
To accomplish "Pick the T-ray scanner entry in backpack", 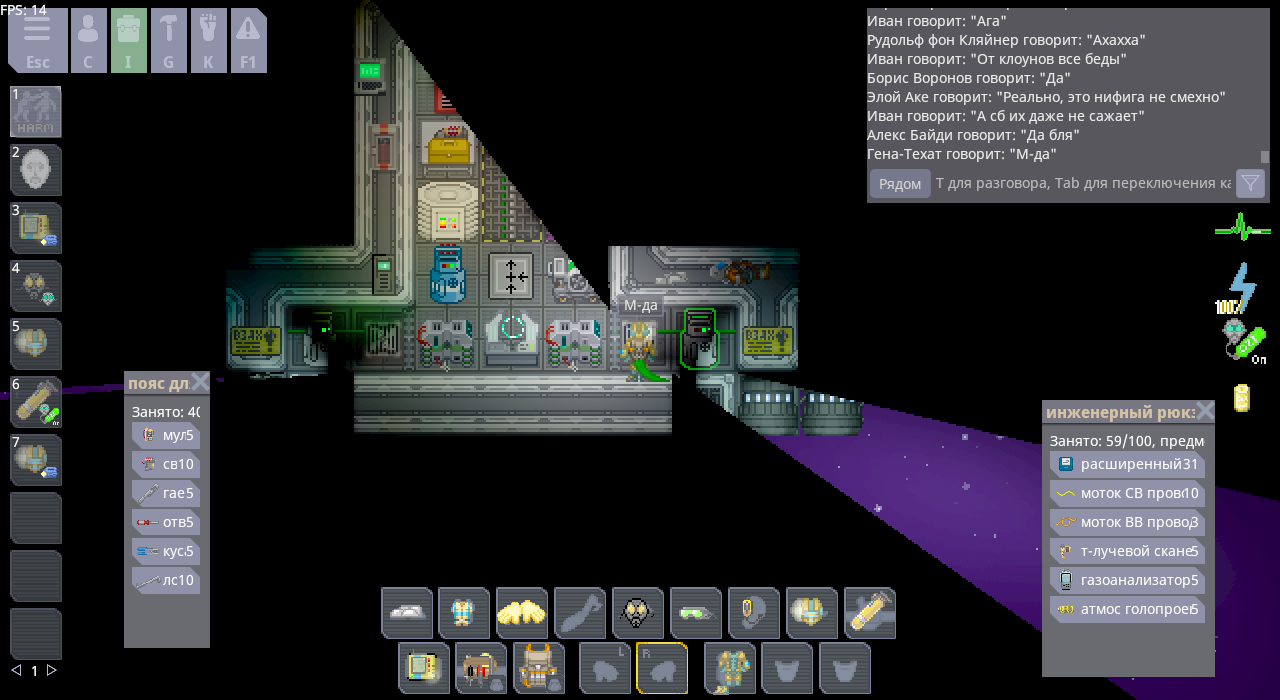I will coord(1127,551).
